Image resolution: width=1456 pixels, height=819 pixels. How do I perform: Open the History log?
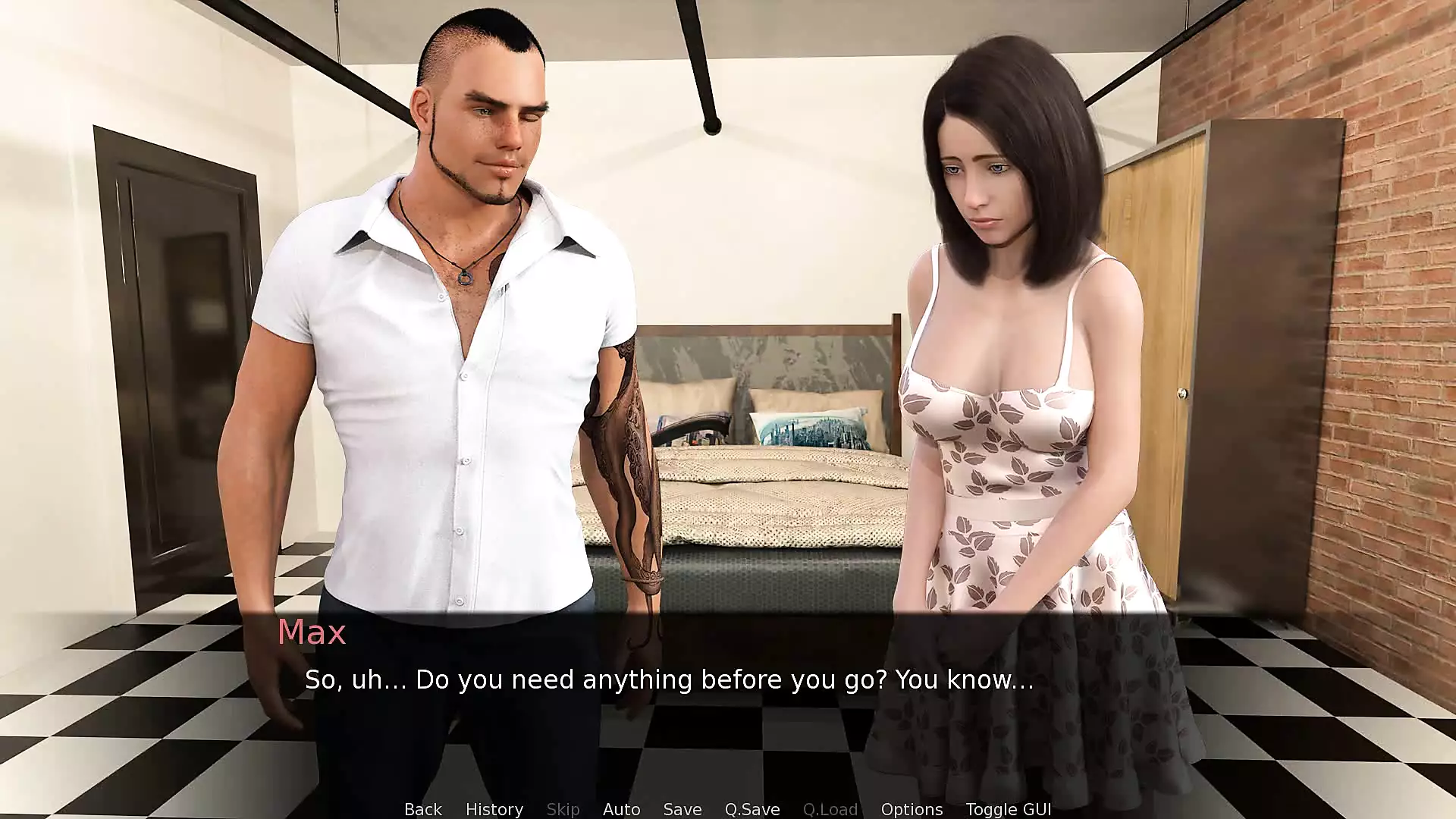coord(494,809)
